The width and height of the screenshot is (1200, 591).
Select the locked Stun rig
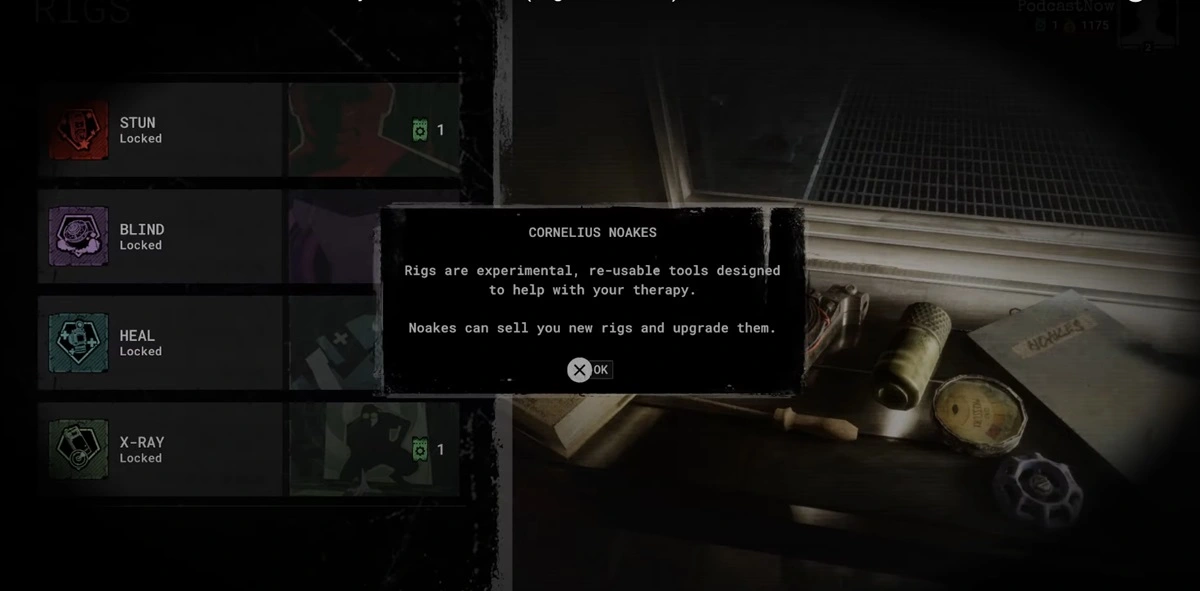coord(160,130)
